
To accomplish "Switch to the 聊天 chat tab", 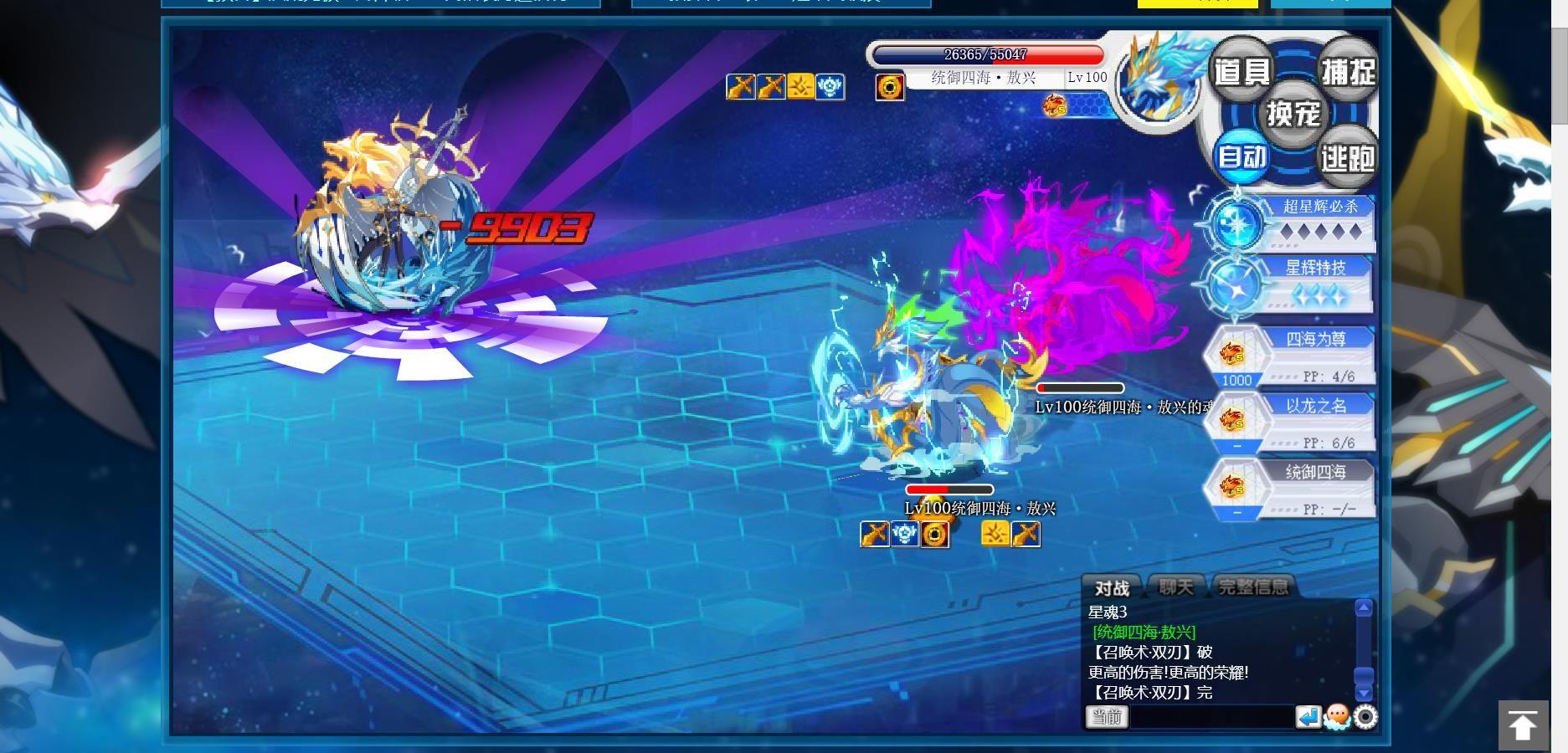I will 1176,587.
